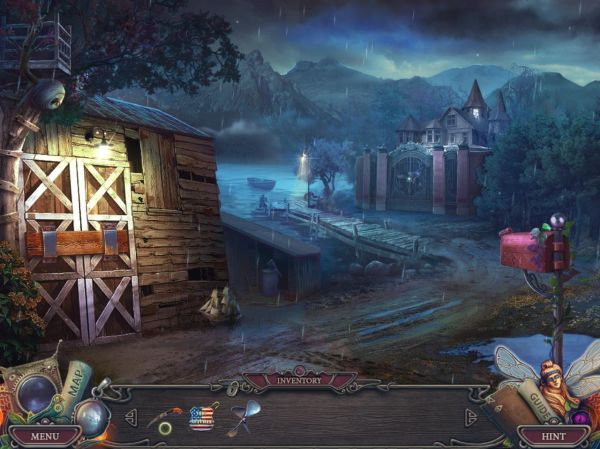Pick the propeller item in inventory
Image resolution: width=600 pixels, height=449 pixels.
[x=243, y=416]
